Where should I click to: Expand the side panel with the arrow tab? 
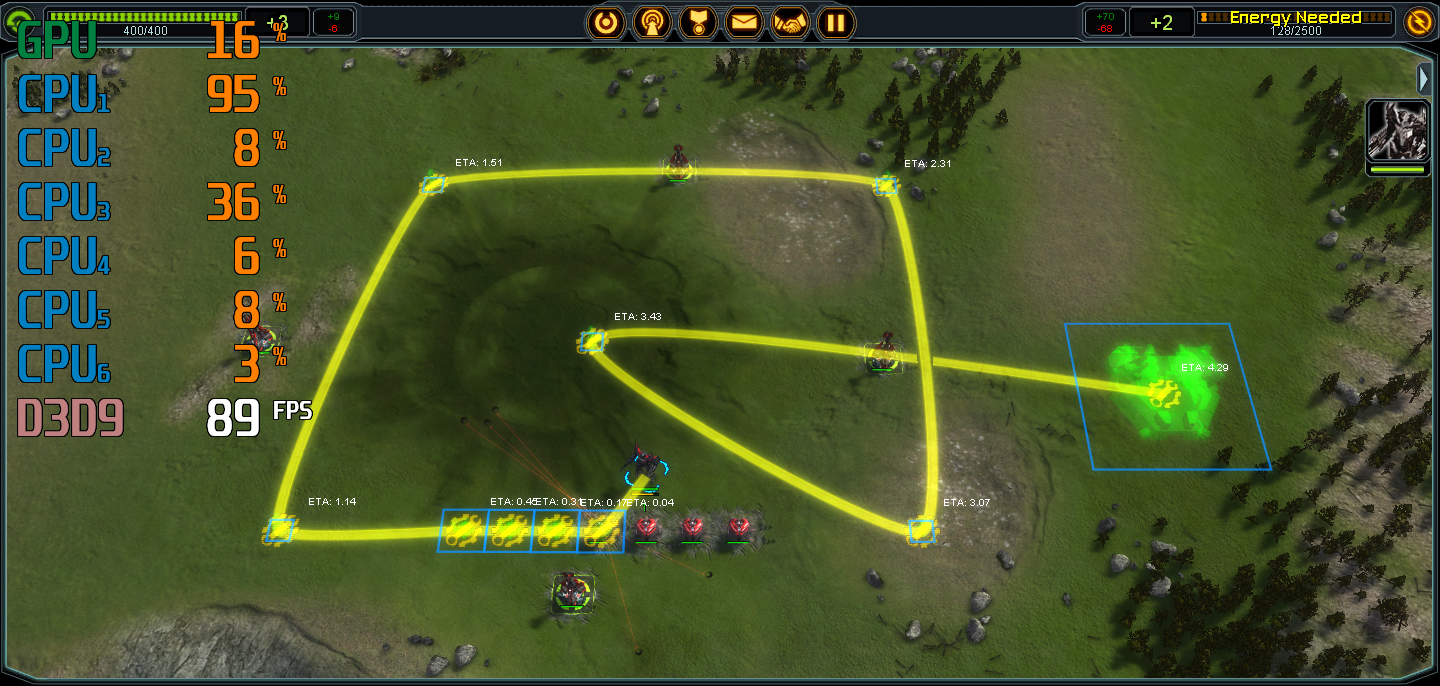[1425, 78]
